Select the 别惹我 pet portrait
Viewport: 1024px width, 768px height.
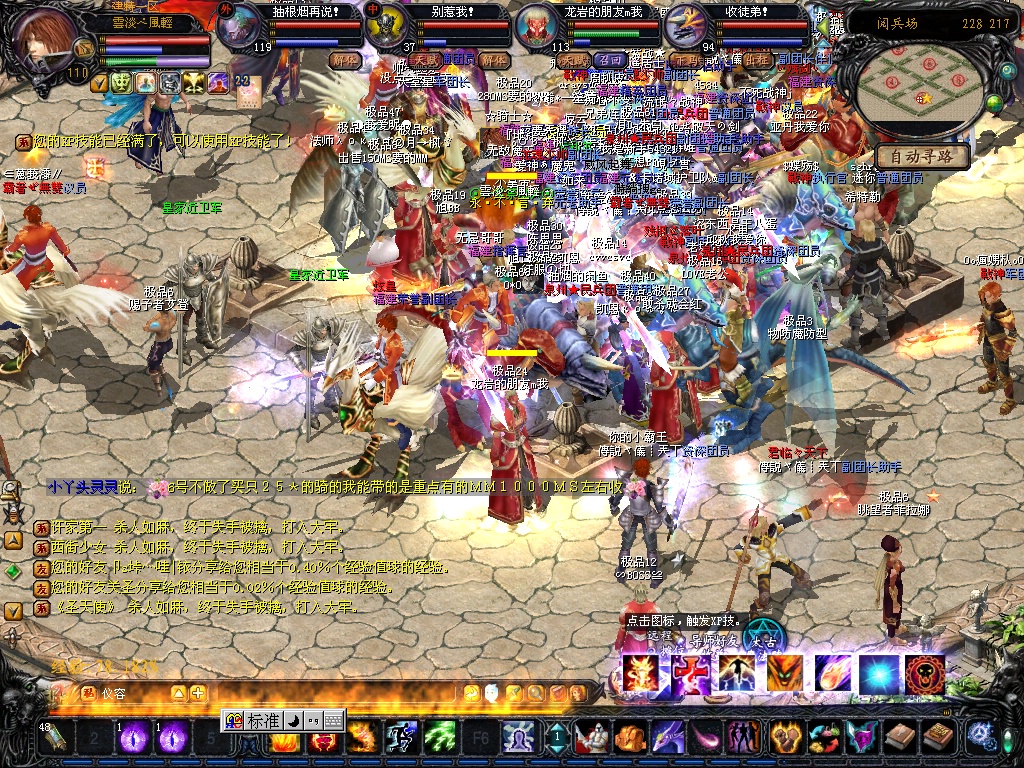[x=383, y=27]
